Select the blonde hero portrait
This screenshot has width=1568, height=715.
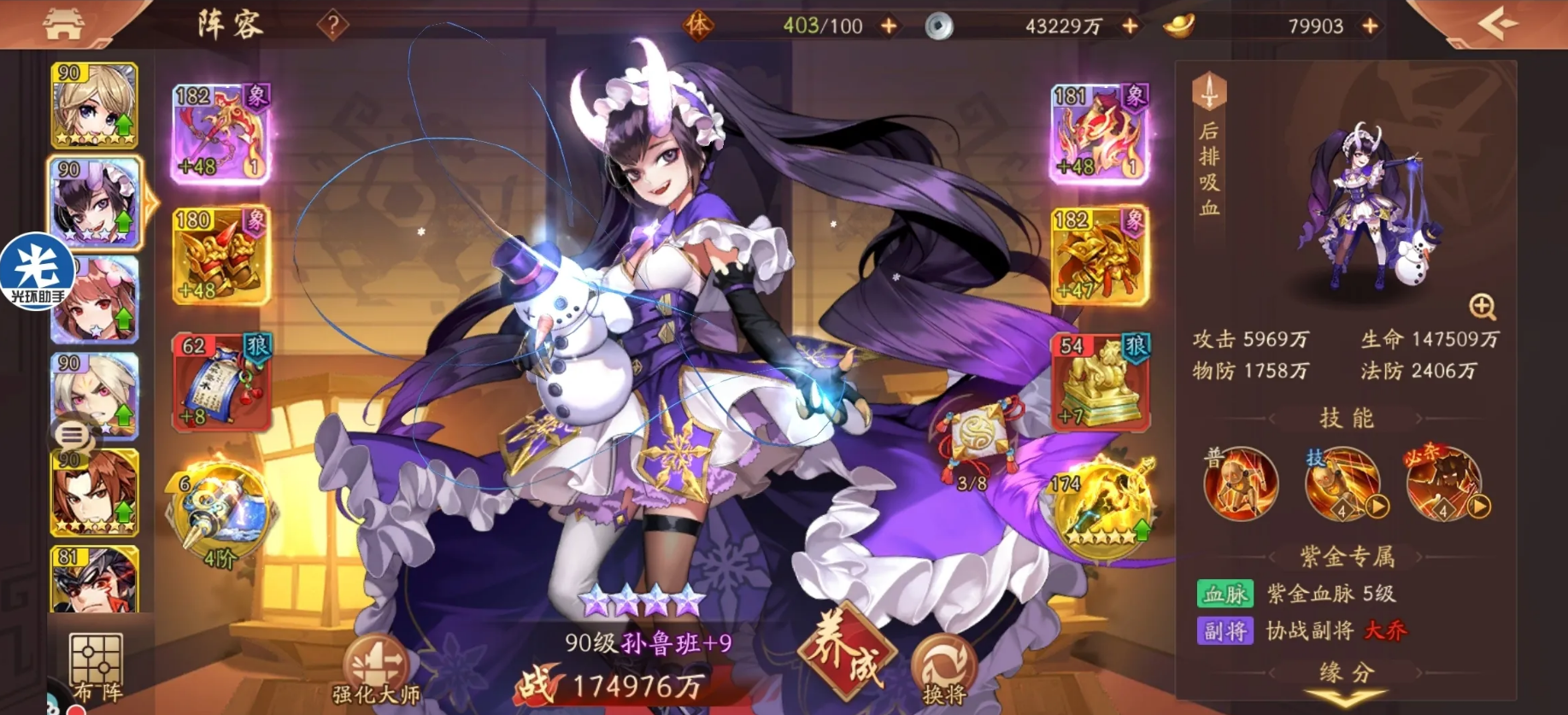coord(94,106)
